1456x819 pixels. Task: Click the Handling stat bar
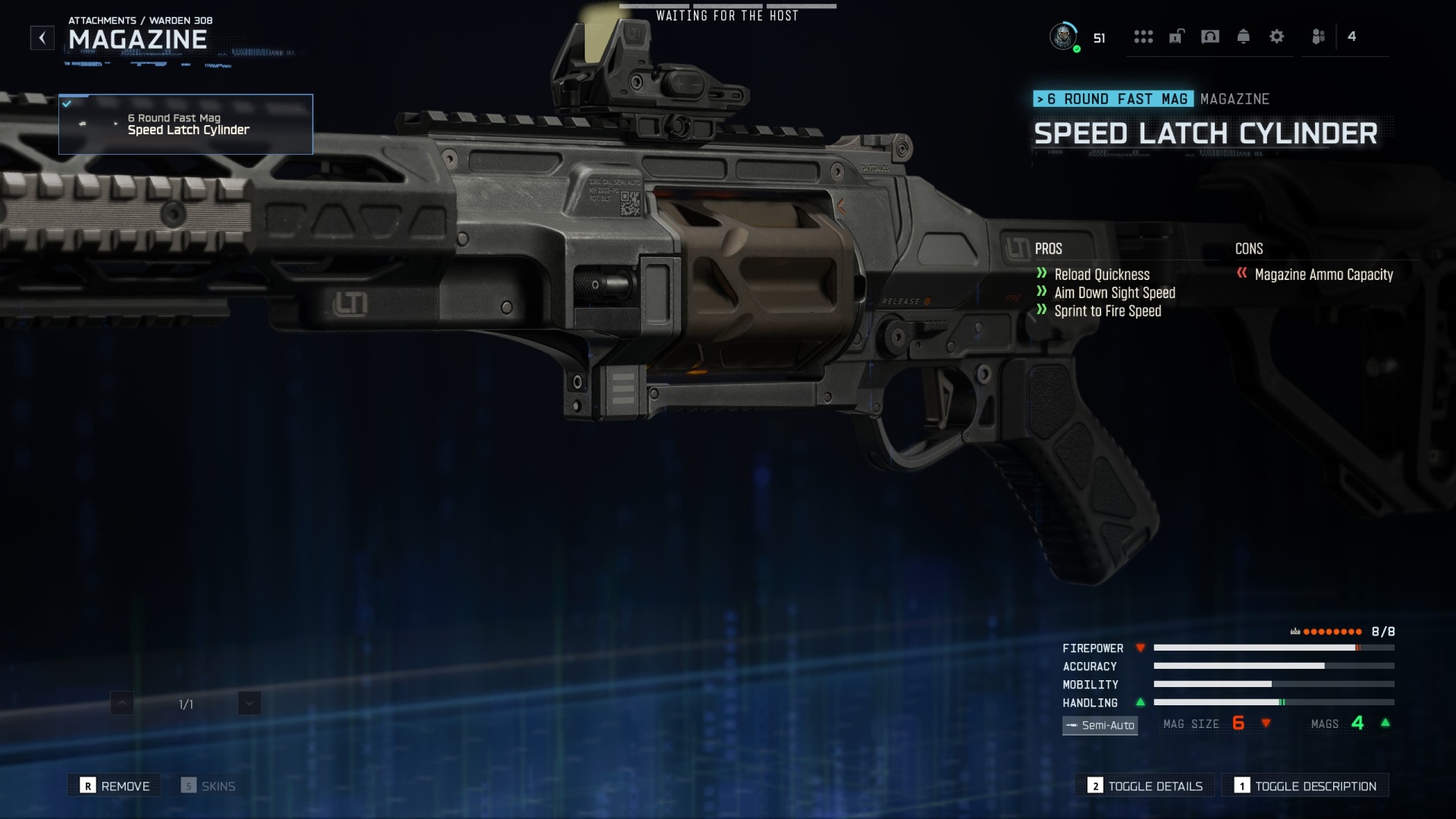1274,703
